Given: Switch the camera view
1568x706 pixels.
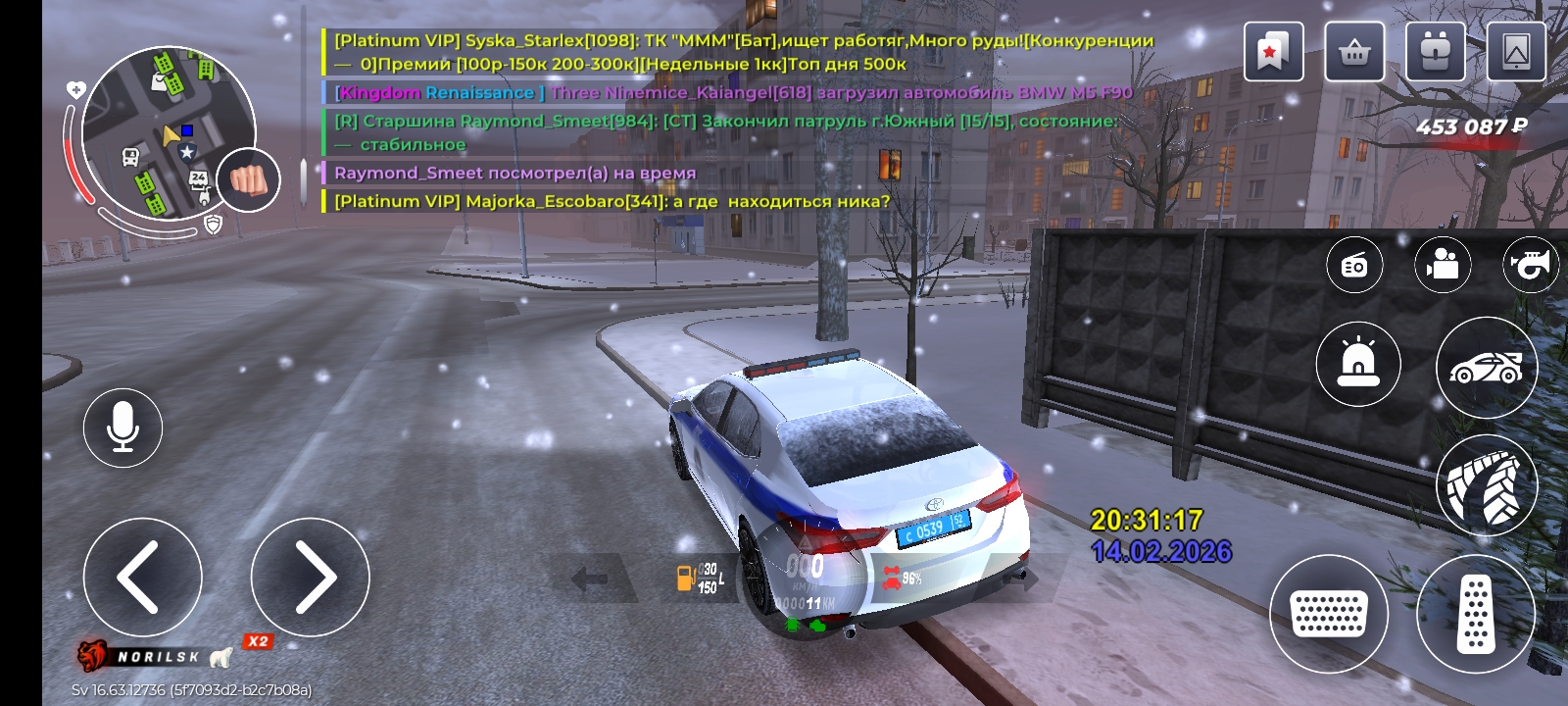Looking at the screenshot, I should coord(1443,265).
